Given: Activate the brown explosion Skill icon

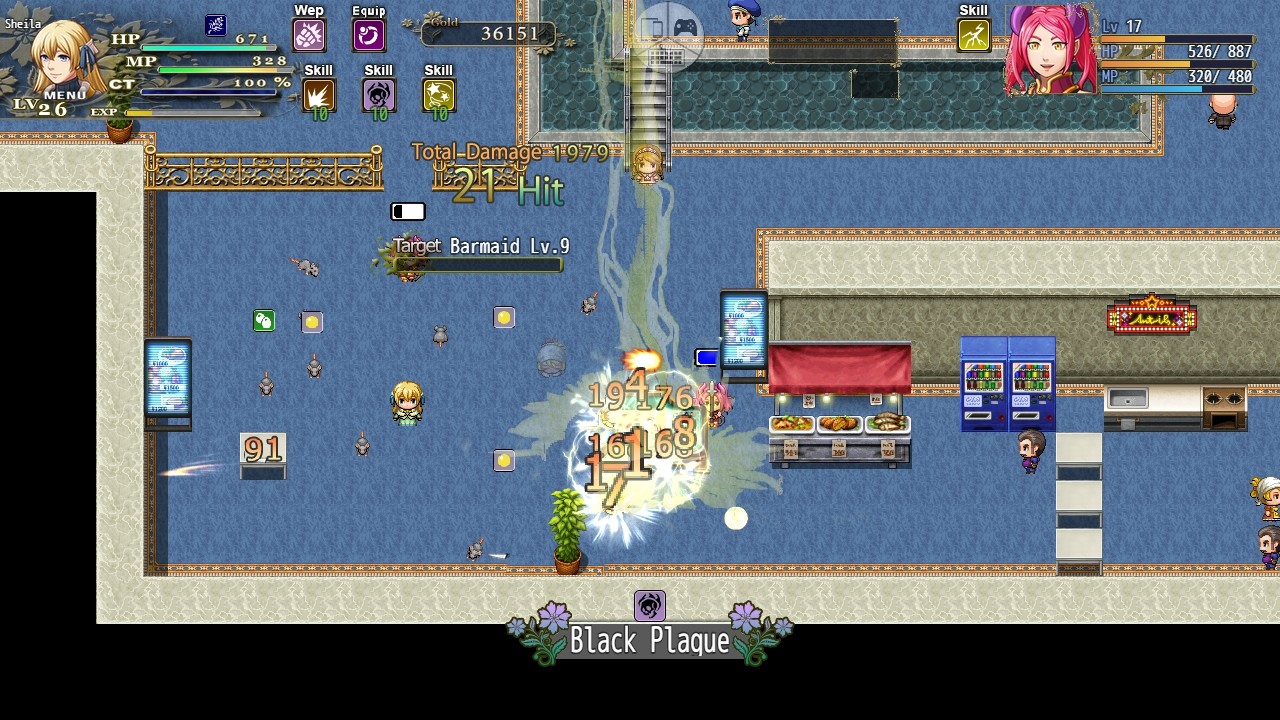Looking at the screenshot, I should point(317,94).
